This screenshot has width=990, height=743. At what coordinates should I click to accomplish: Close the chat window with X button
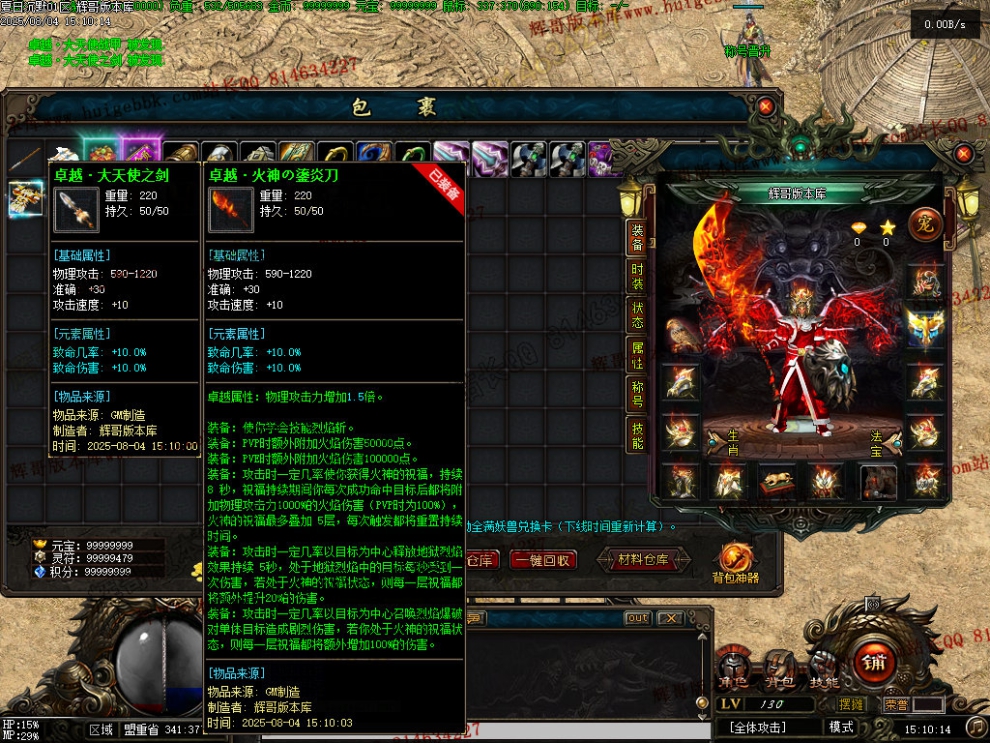tap(670, 618)
